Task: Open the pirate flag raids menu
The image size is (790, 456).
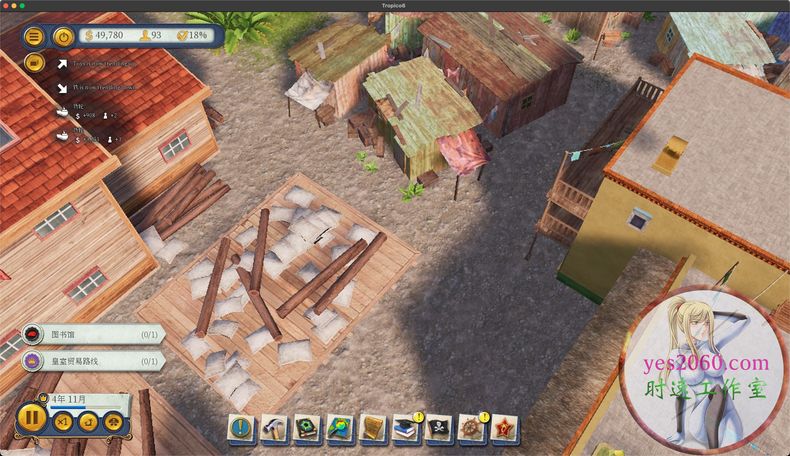Action: click(439, 429)
